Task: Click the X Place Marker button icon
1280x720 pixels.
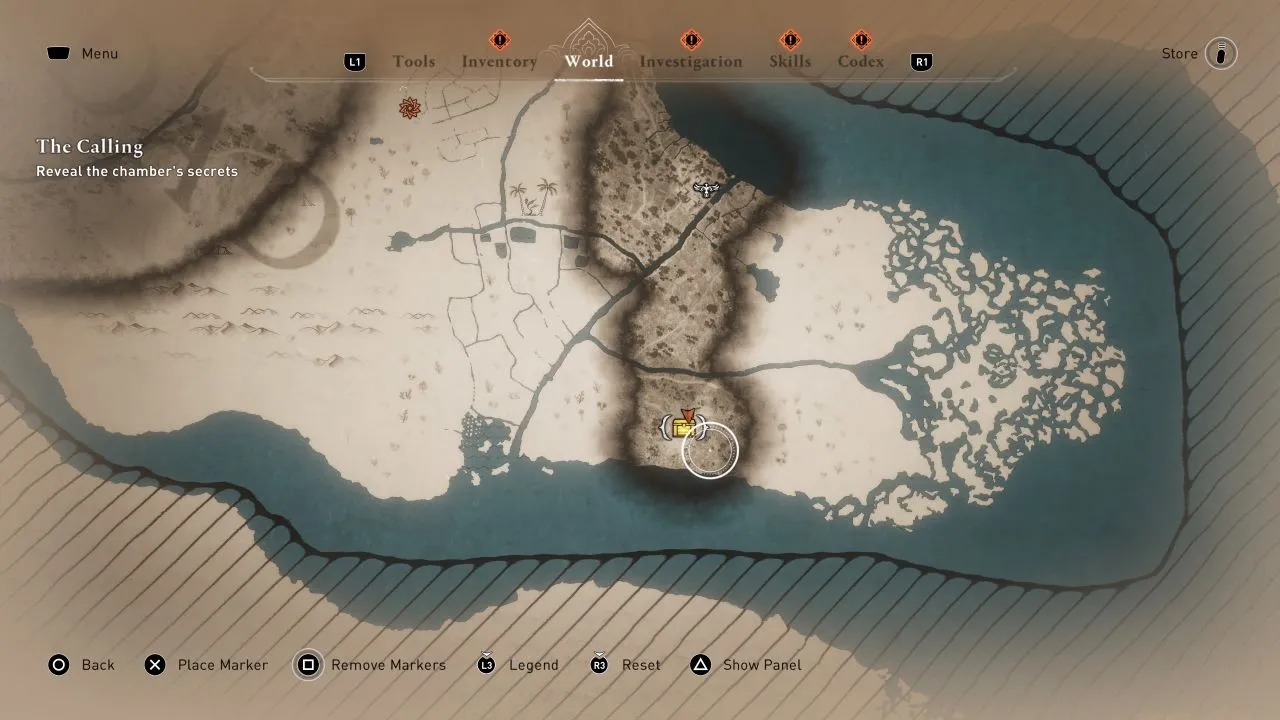Action: (x=155, y=665)
